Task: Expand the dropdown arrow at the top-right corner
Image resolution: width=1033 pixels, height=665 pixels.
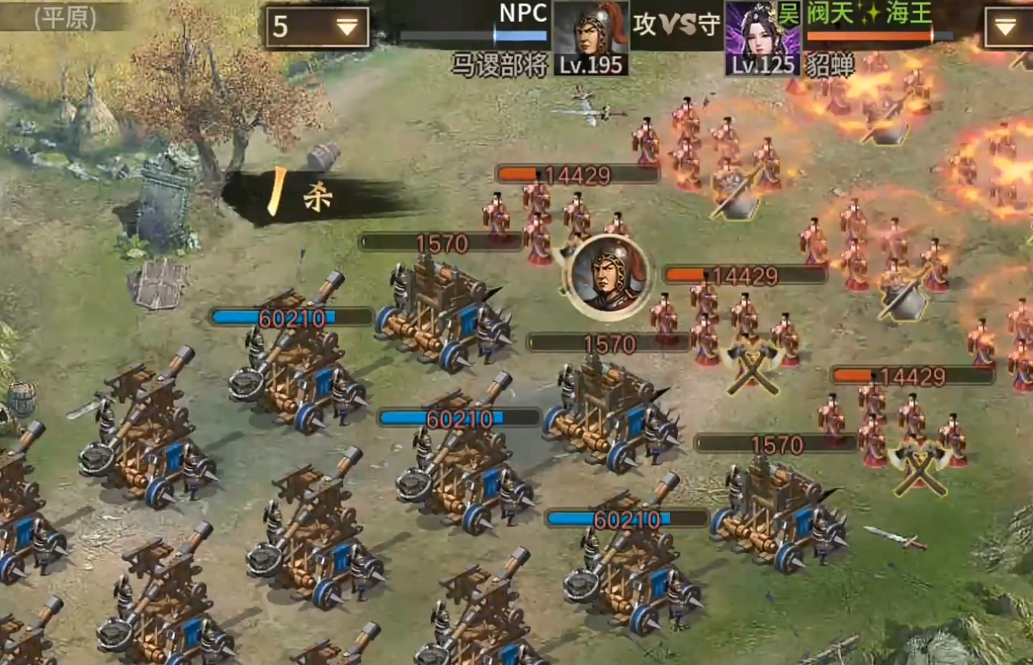Action: (1006, 27)
